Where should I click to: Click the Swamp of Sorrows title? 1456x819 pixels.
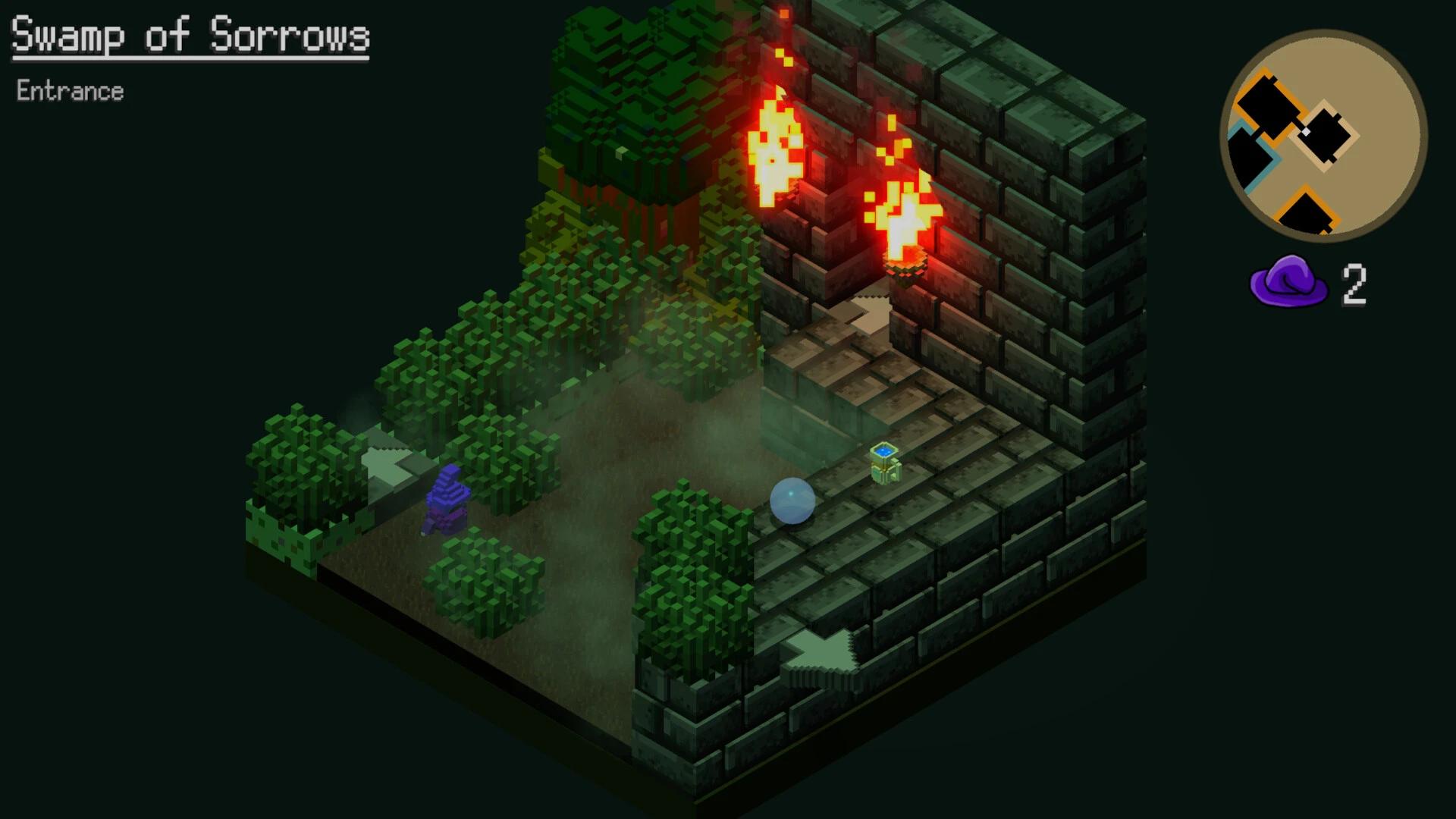188,34
